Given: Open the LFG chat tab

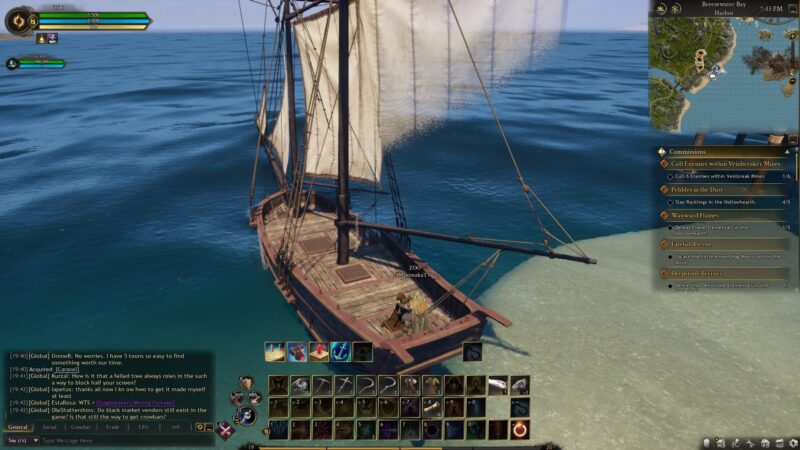Looking at the screenshot, I should 143,427.
